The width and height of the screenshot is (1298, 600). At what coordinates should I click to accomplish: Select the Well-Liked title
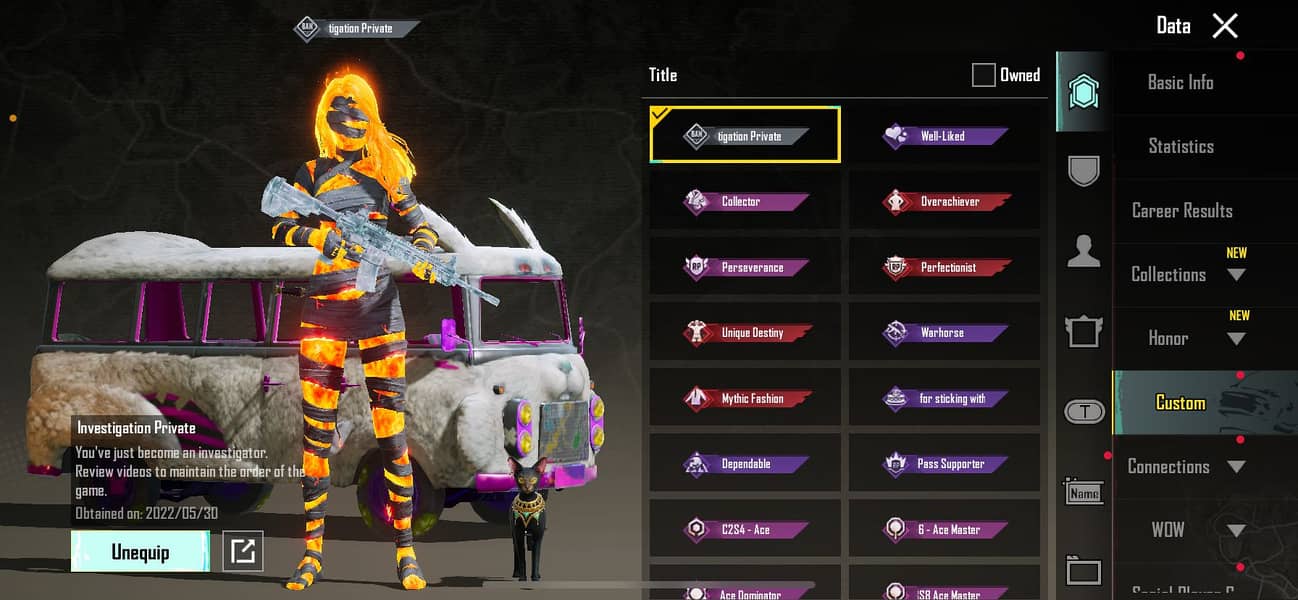click(944, 136)
